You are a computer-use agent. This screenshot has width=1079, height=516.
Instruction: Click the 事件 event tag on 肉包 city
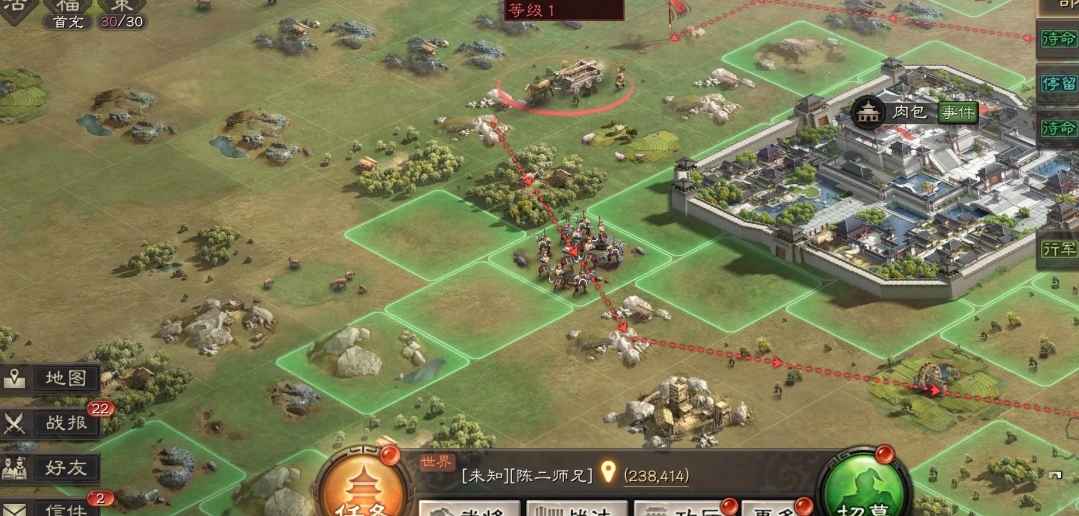point(957,113)
